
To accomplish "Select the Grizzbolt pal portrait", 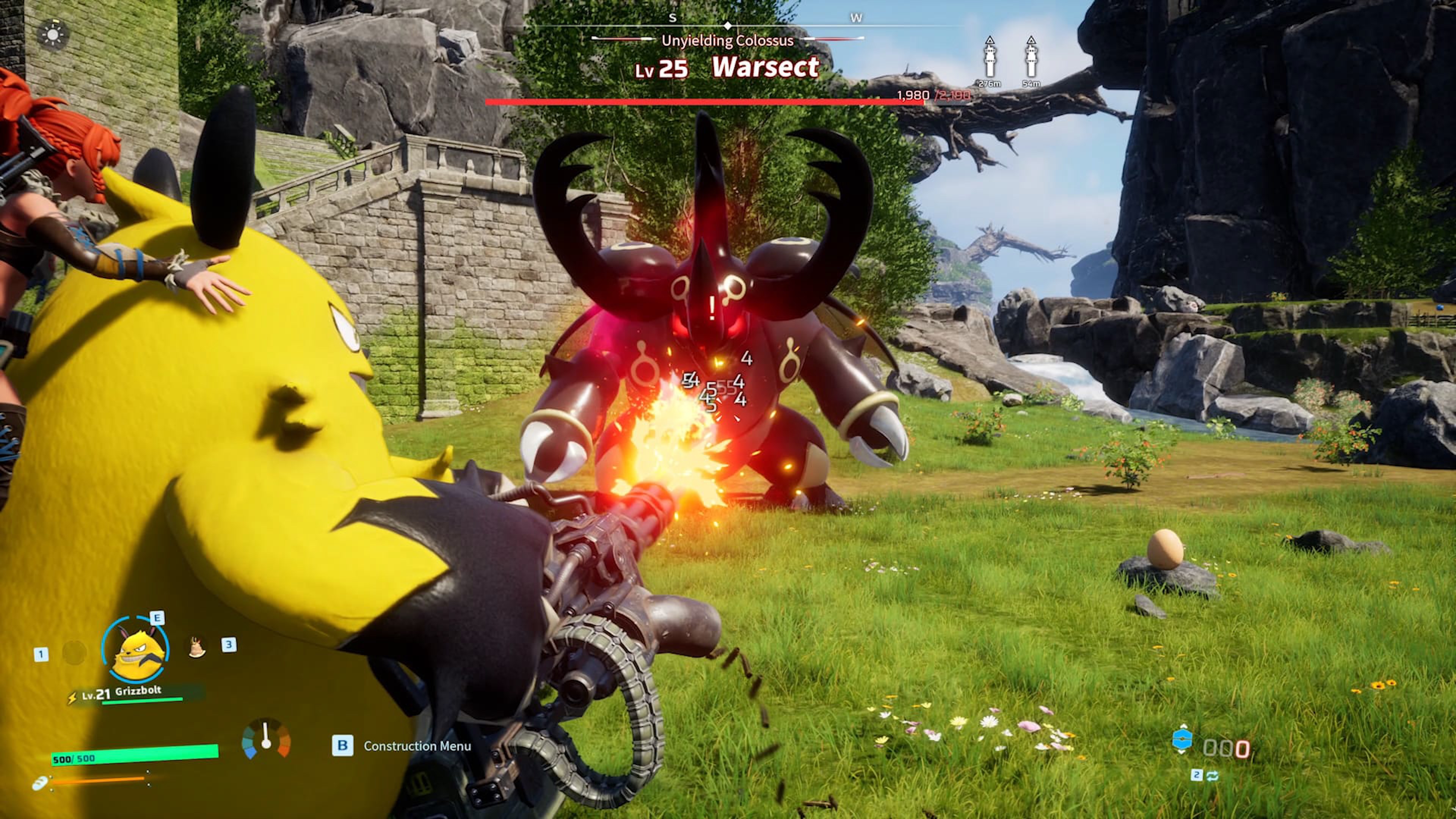I will (136, 650).
